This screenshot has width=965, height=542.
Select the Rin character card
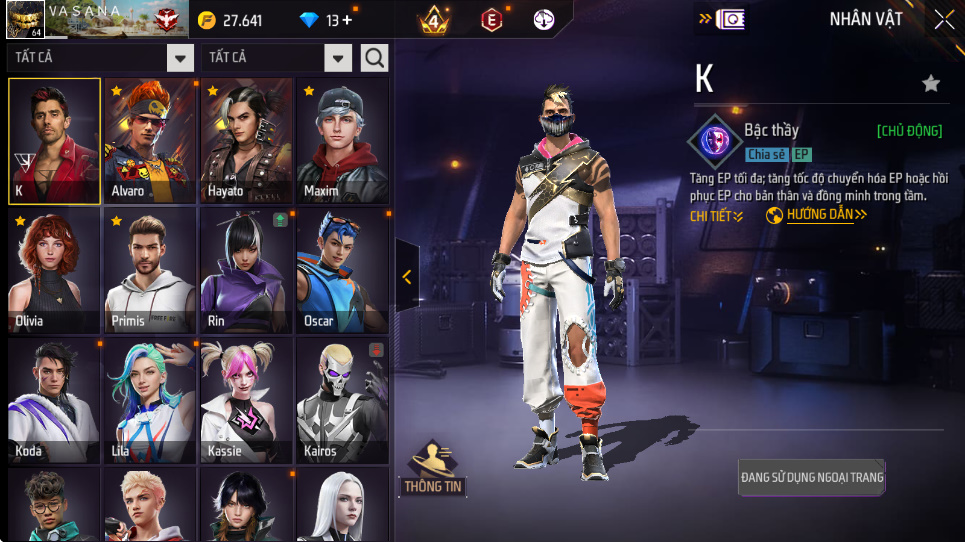[x=247, y=271]
